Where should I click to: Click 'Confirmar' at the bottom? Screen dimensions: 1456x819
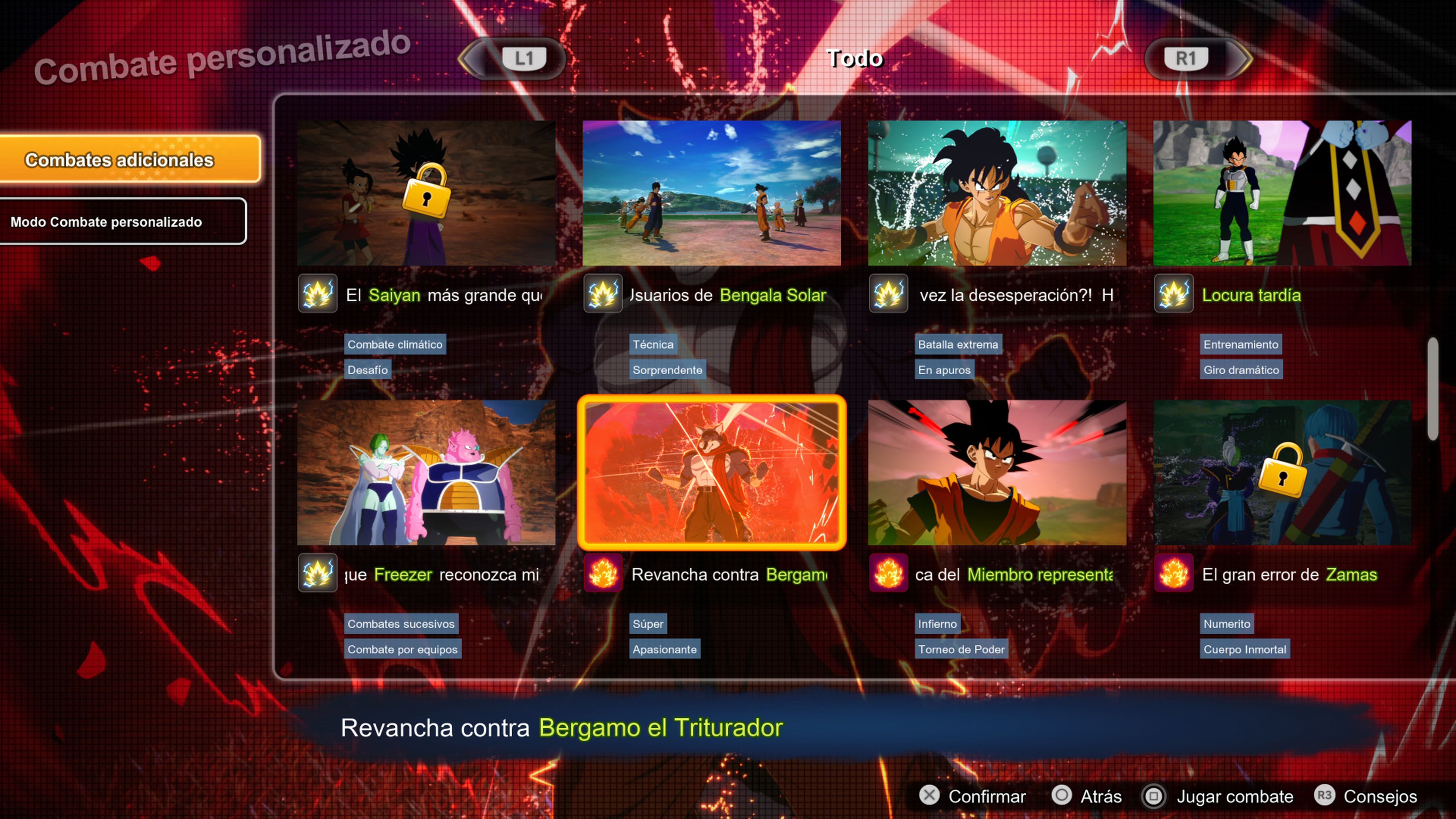pyautogui.click(x=986, y=796)
